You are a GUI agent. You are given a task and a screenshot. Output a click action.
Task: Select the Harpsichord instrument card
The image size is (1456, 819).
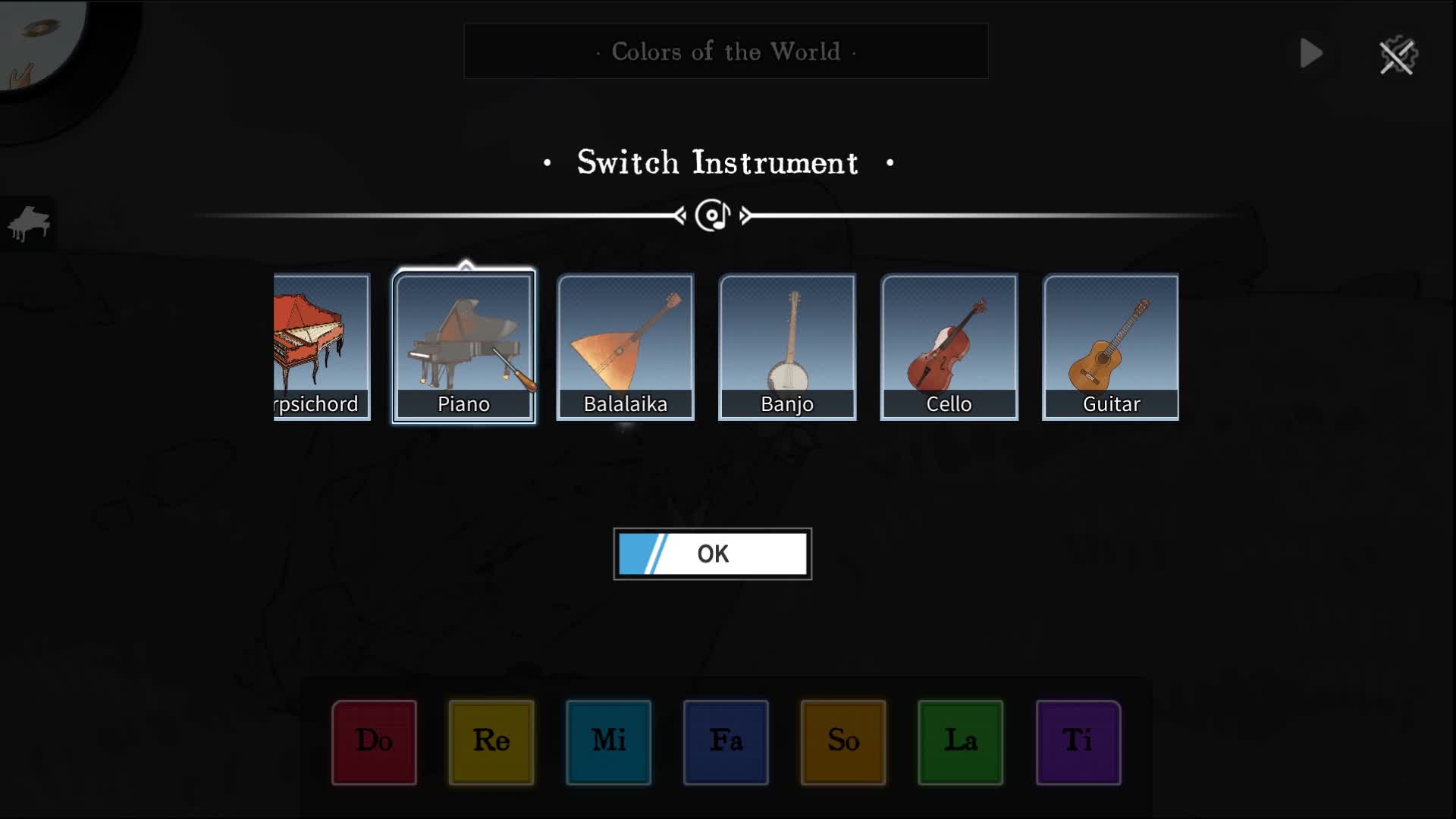[322, 347]
